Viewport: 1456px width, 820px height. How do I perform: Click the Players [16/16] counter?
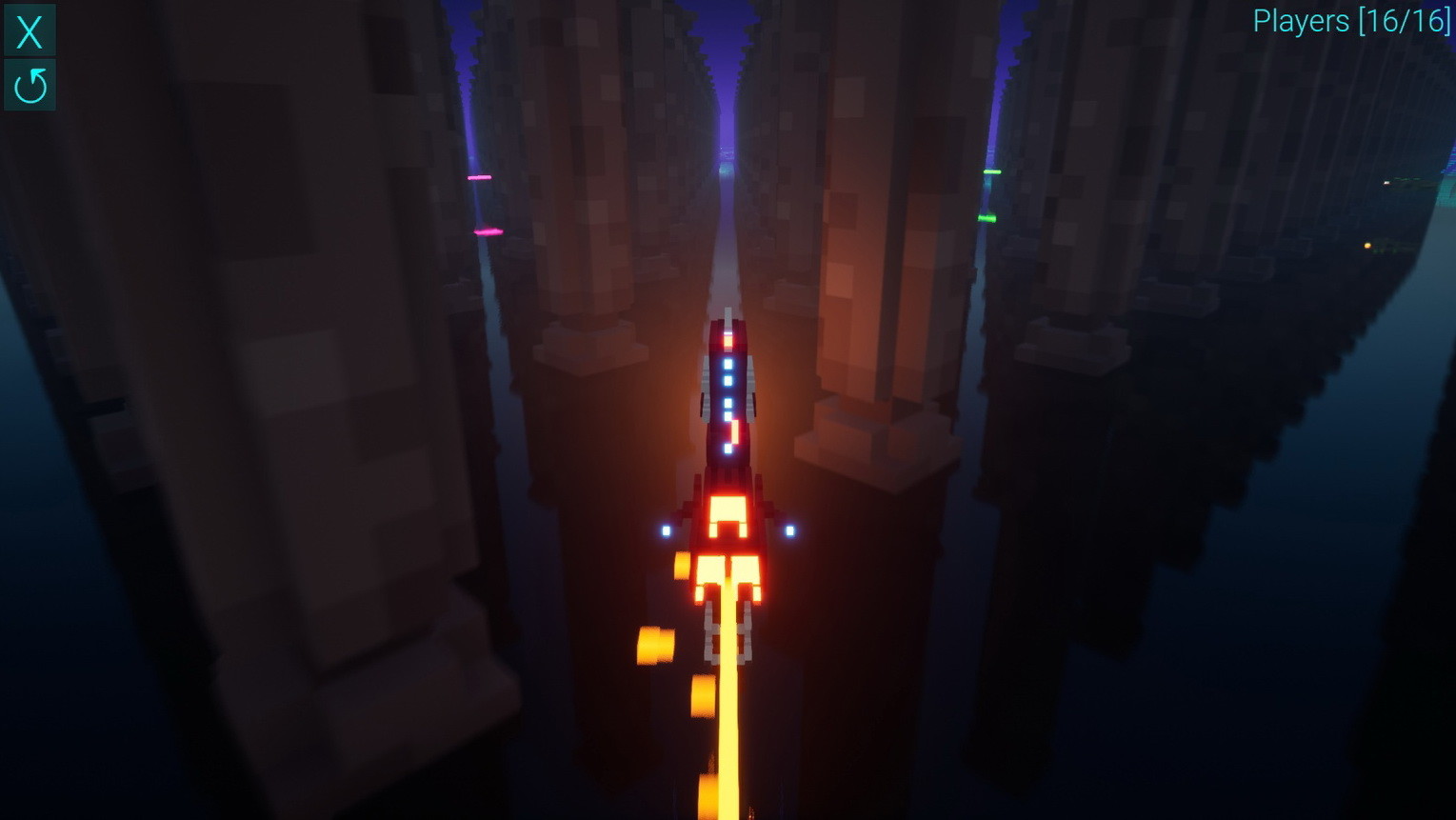click(x=1352, y=21)
